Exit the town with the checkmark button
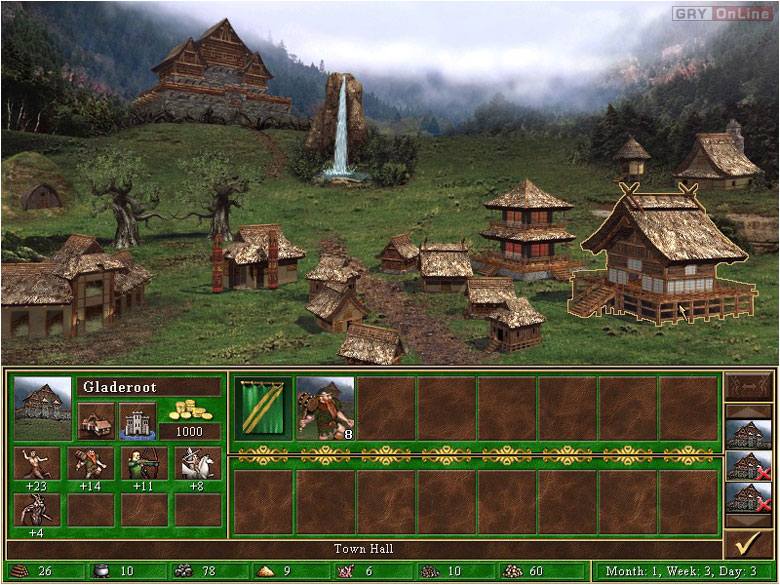Image resolution: width=780 pixels, height=585 pixels. 746,544
